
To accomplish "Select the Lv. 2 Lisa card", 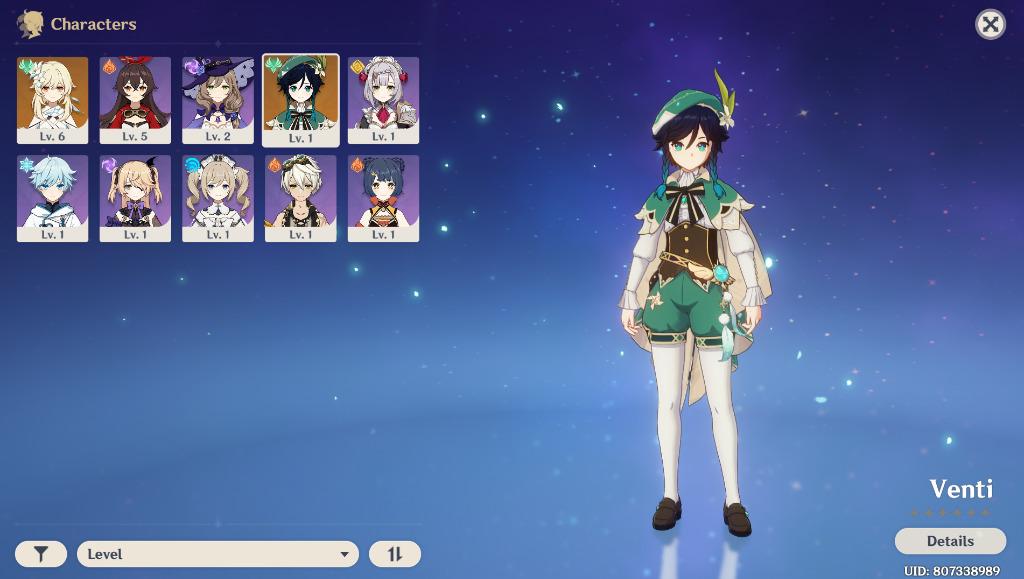I will [218, 100].
